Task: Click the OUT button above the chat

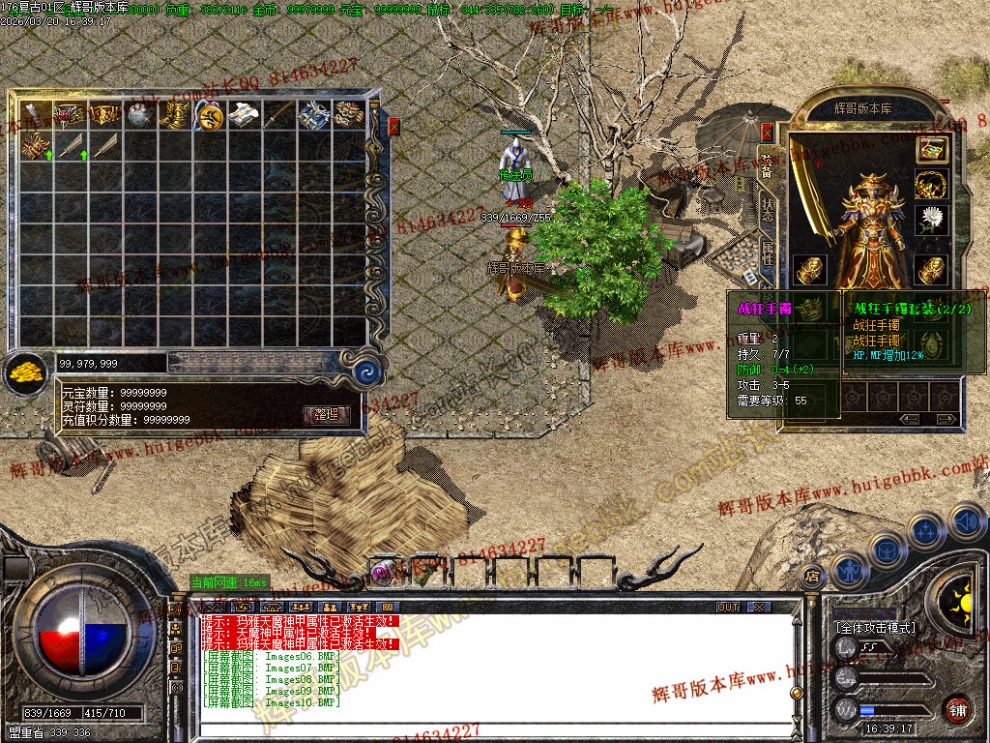Action: [728, 607]
